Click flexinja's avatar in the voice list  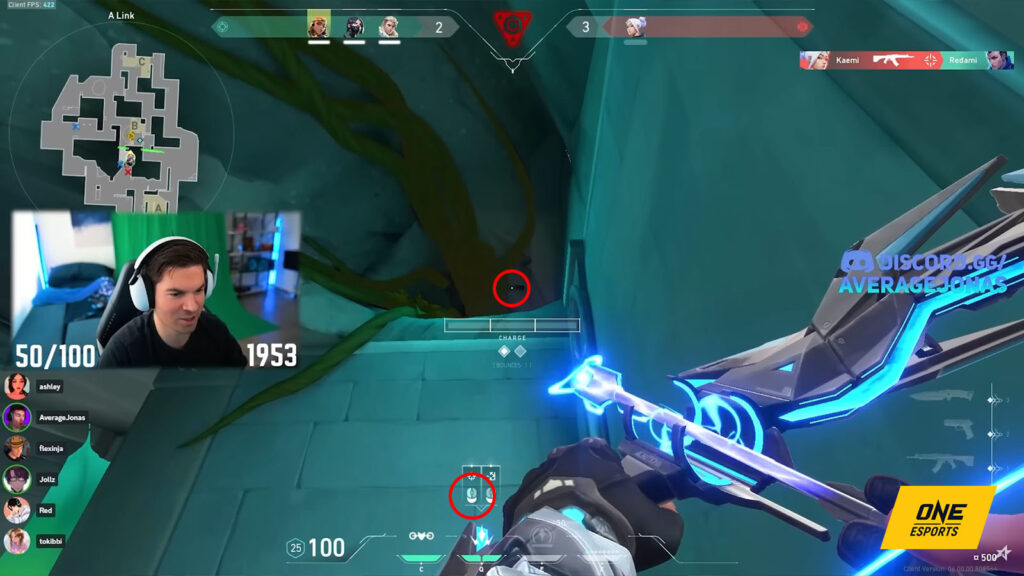tap(17, 448)
